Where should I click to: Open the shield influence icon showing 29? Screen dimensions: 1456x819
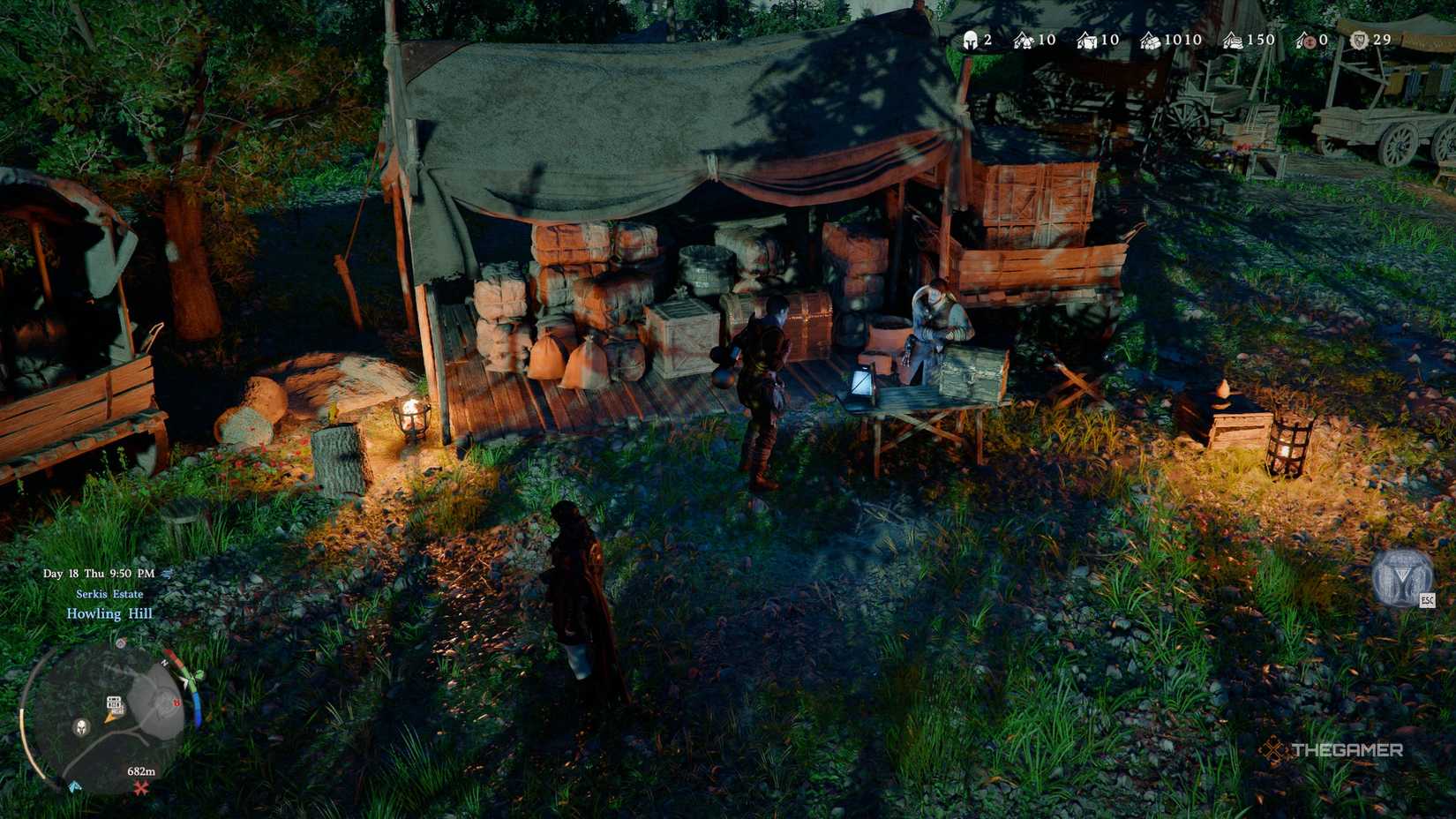[x=1359, y=41]
